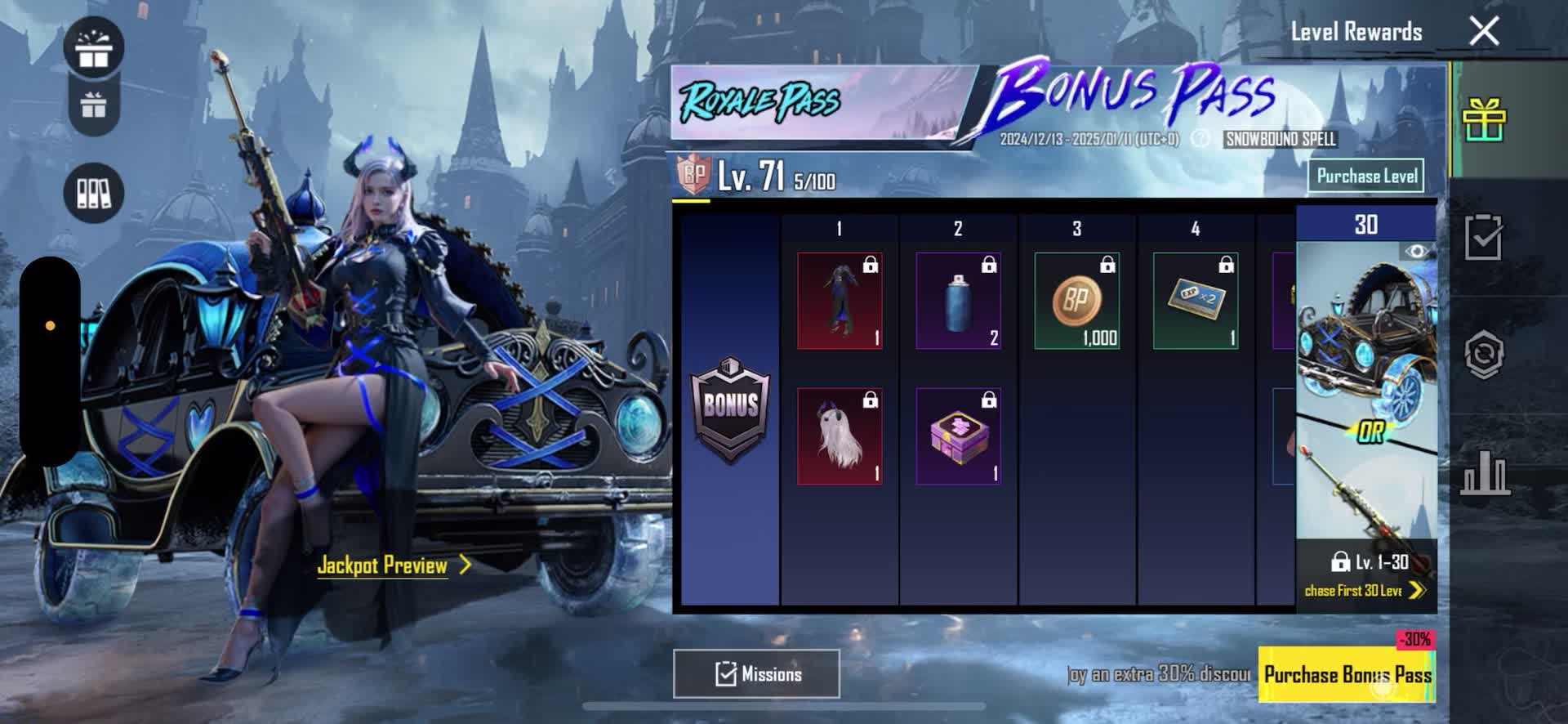Screen dimensions: 1568x724
Task: Close the Level Rewards screen
Action: tap(1483, 32)
